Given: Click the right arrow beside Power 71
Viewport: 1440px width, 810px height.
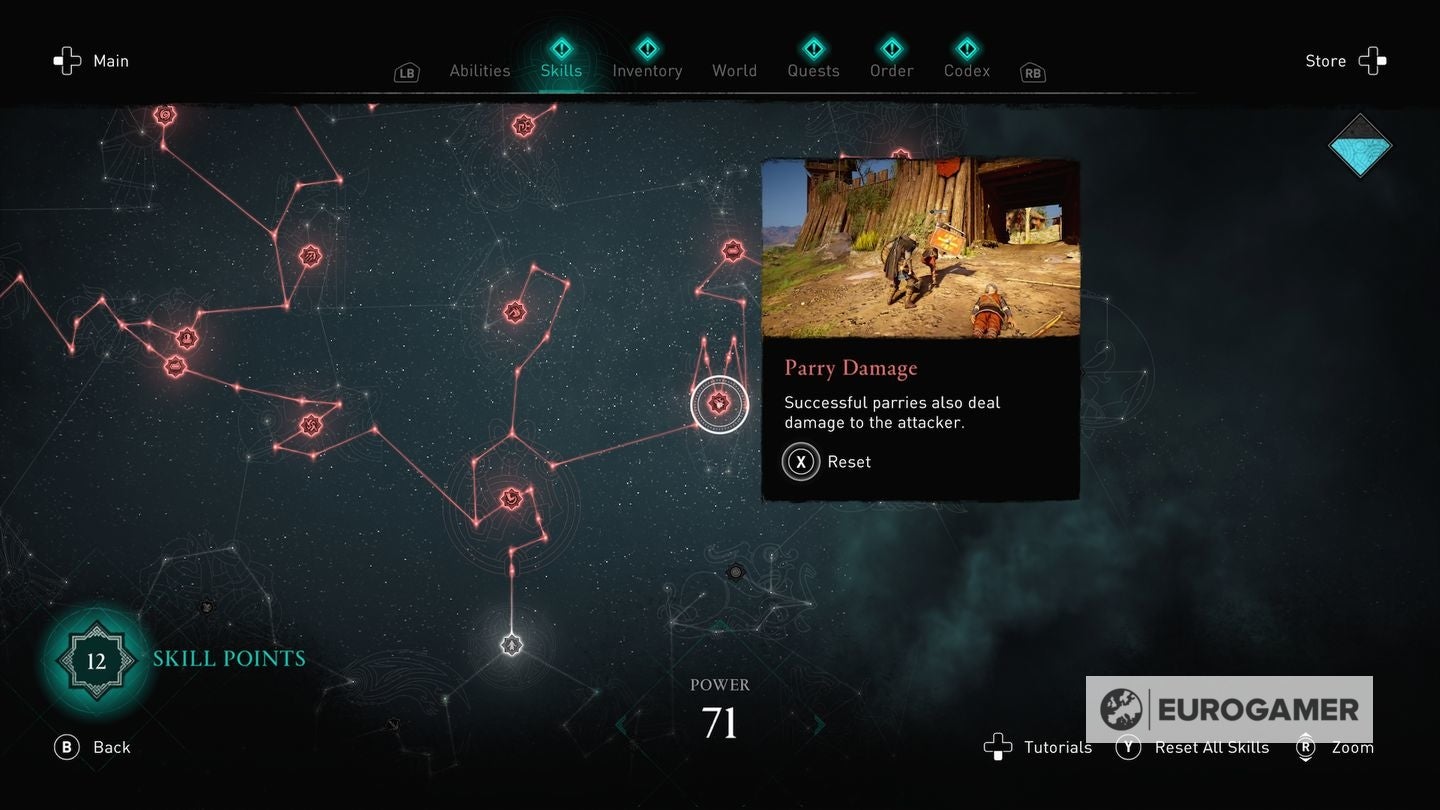Looking at the screenshot, I should click(820, 723).
